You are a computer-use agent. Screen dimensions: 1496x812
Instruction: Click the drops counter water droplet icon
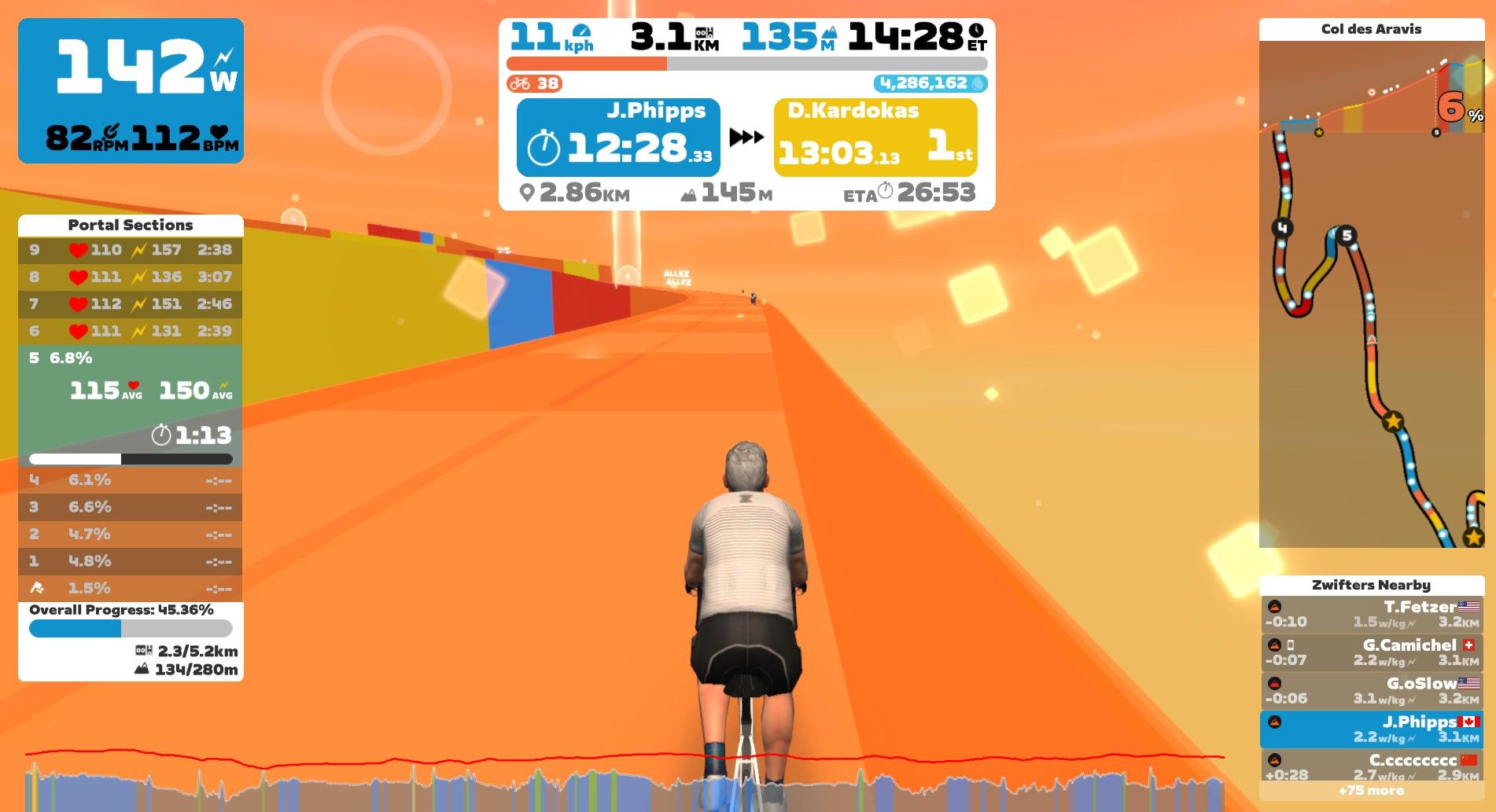tap(978, 82)
